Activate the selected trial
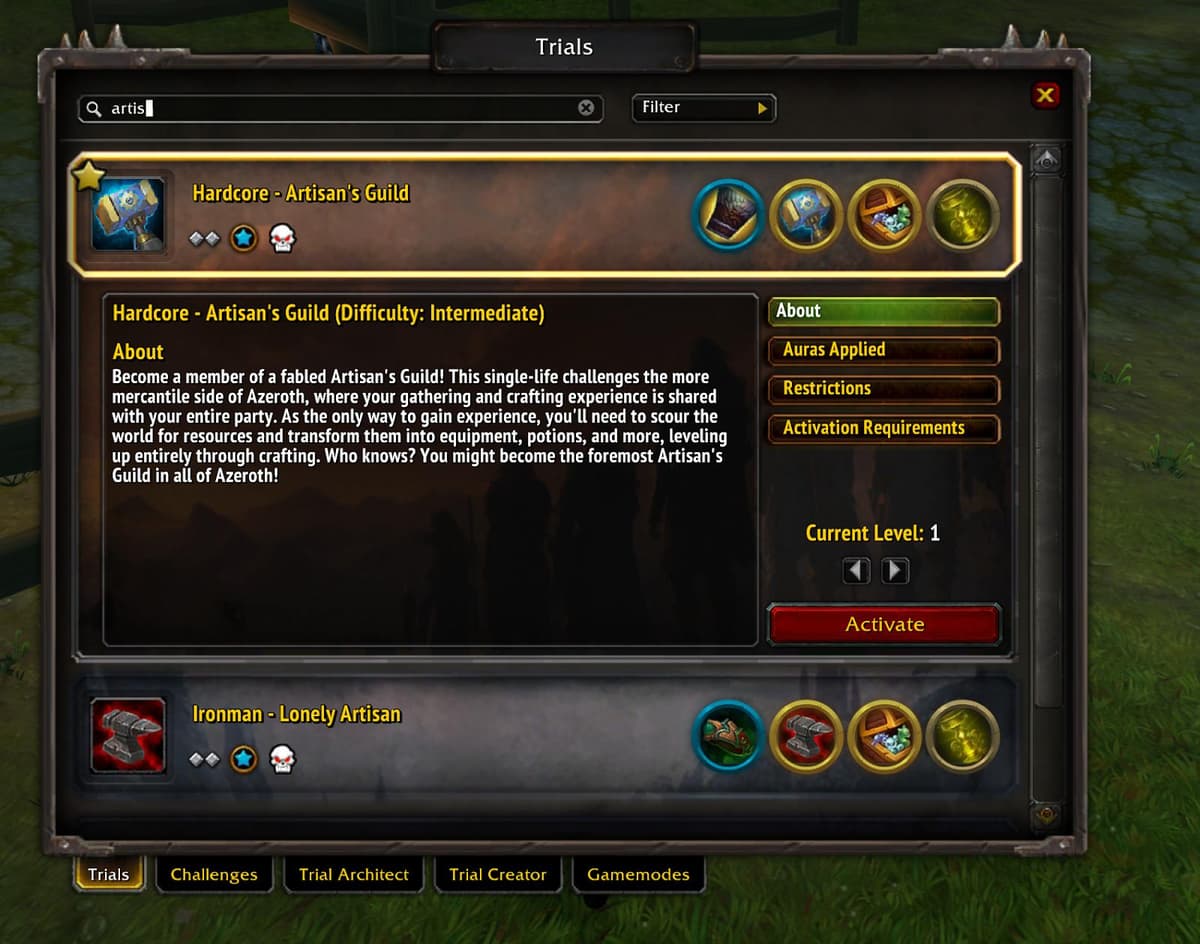This screenshot has width=1200, height=944. pos(884,625)
